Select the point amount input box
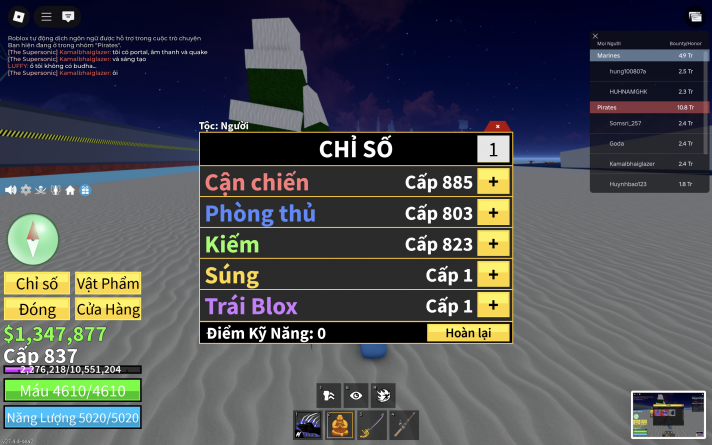 tap(492, 149)
